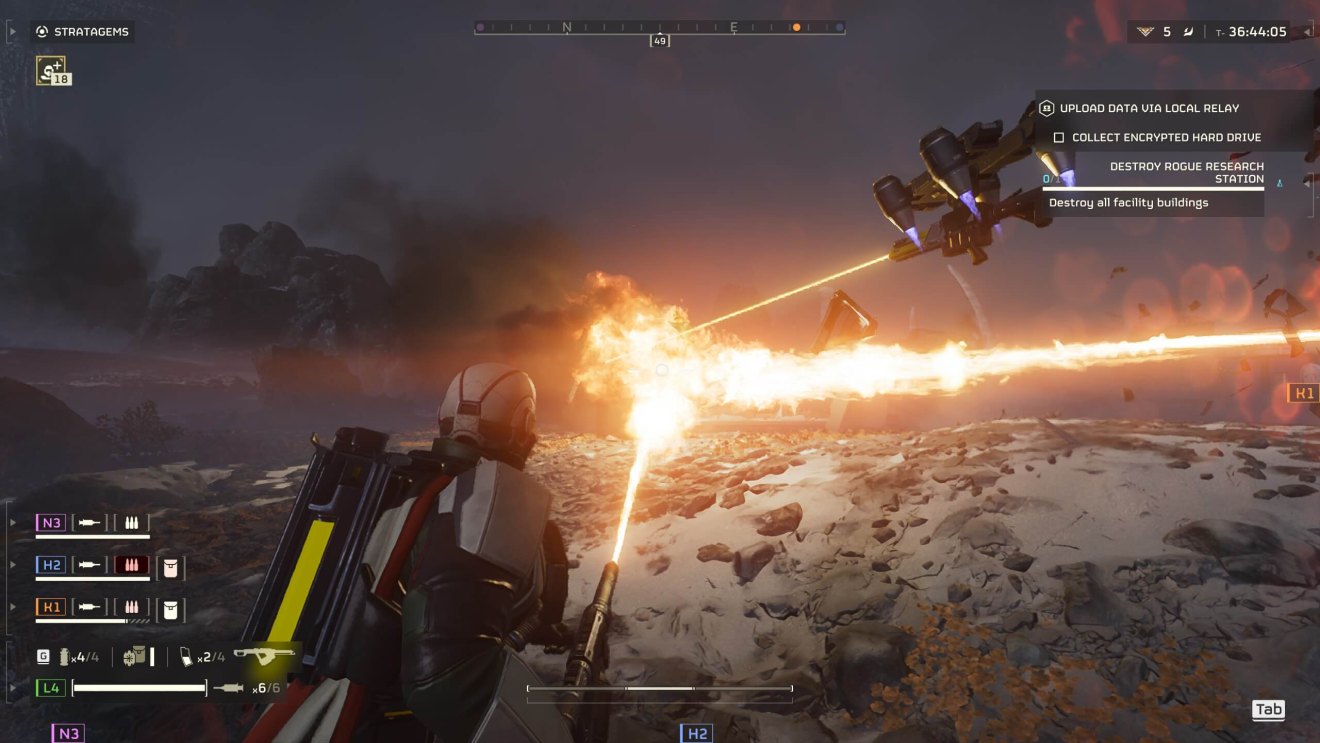
Task: Click the Stratagems hexagon icon in STRATAGEMS header
Action: 41,31
